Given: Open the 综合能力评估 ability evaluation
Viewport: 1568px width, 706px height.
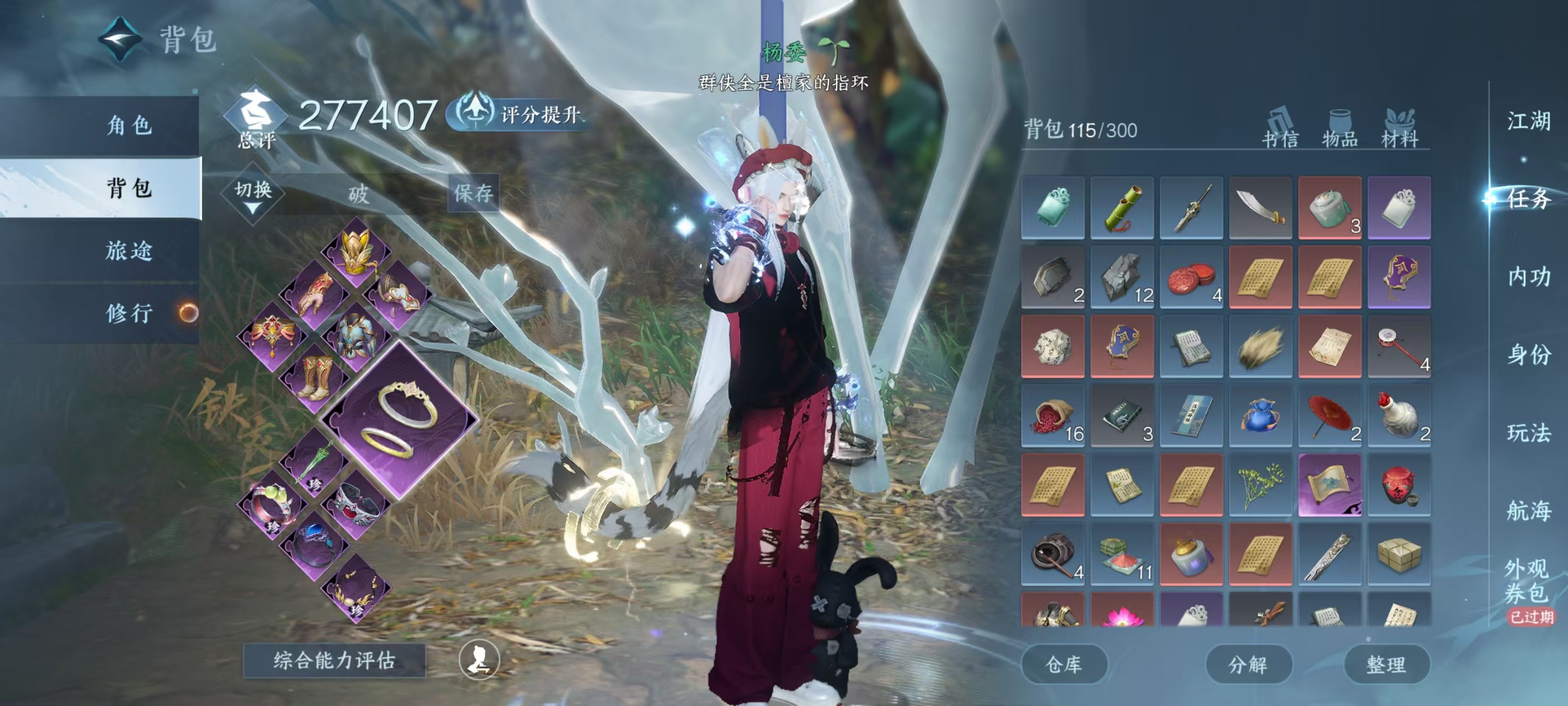Looking at the screenshot, I should coord(334,660).
